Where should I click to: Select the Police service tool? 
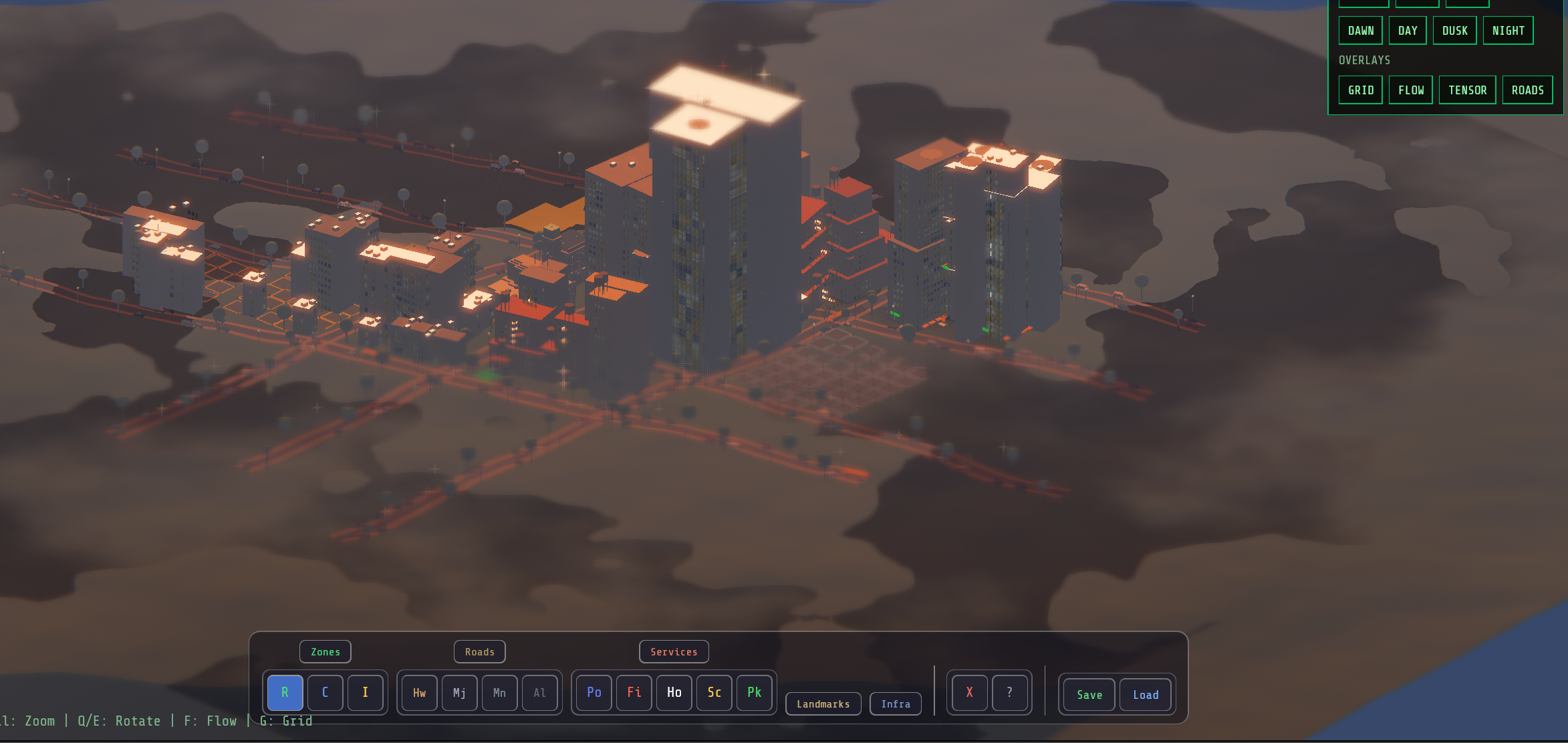pyautogui.click(x=594, y=693)
